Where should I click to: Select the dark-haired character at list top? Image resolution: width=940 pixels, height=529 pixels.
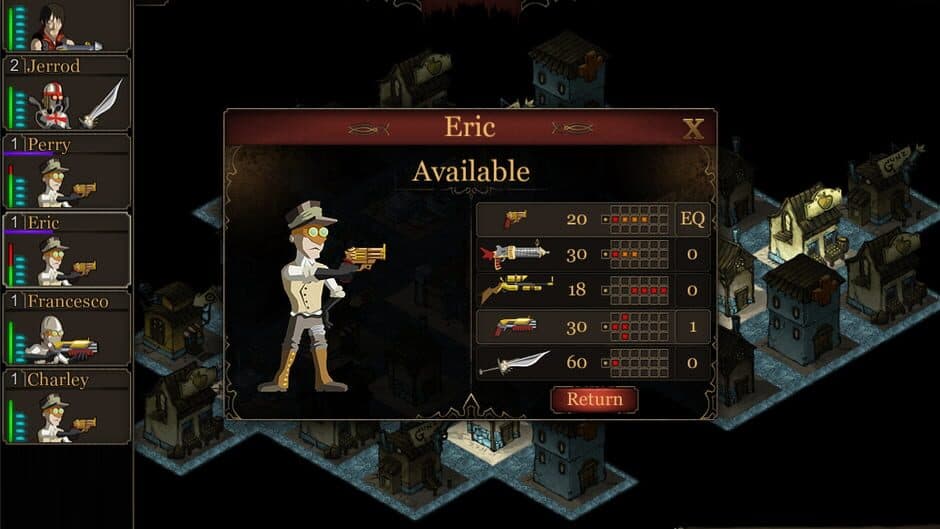66,26
